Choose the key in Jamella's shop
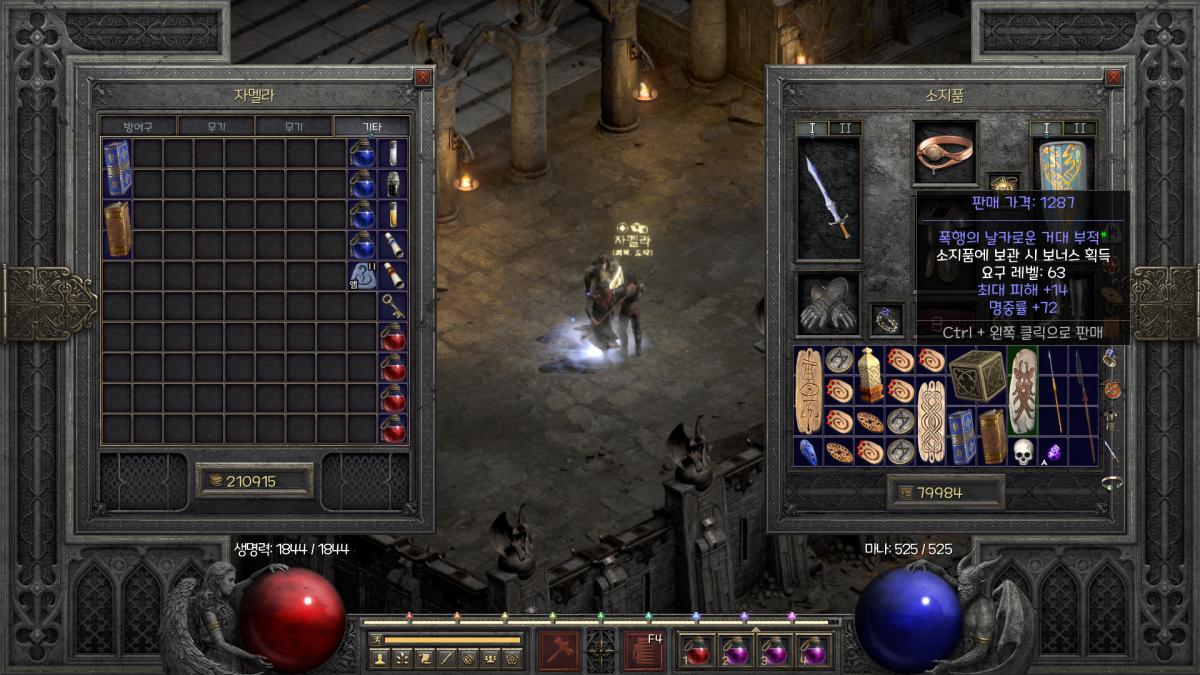The height and width of the screenshot is (675, 1200). pos(393,306)
